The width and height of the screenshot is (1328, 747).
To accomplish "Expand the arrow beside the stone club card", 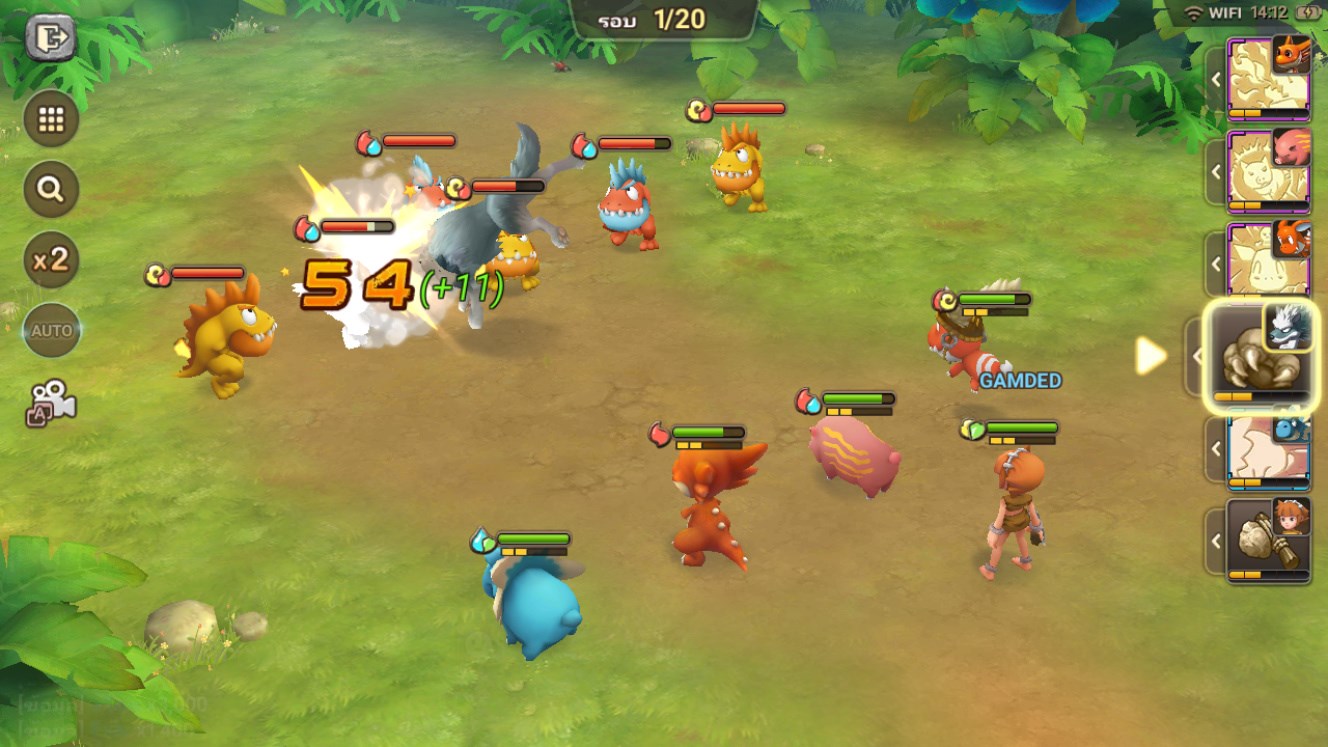I will [1216, 541].
